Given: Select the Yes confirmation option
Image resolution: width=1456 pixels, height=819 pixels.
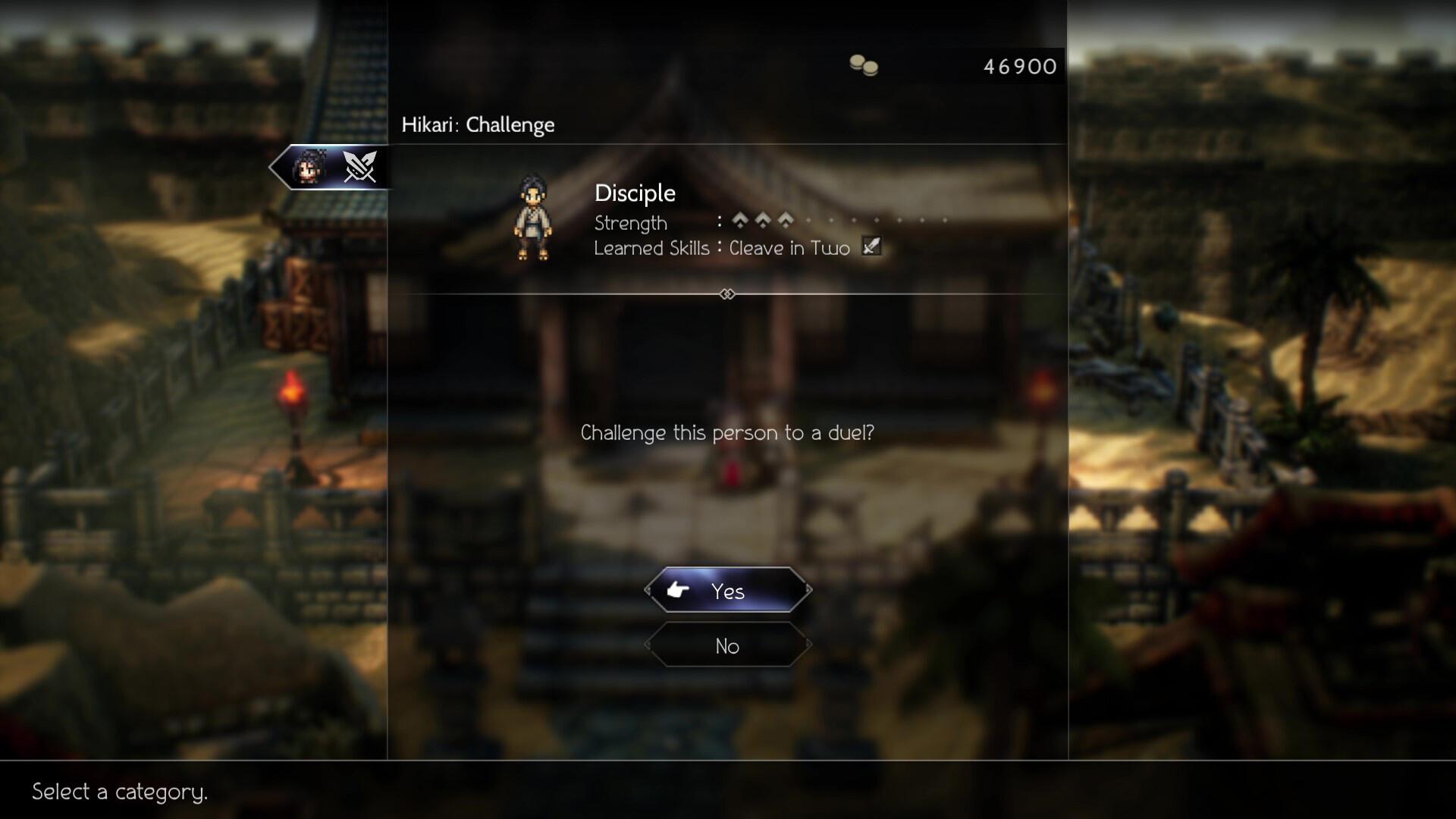Looking at the screenshot, I should click(726, 591).
